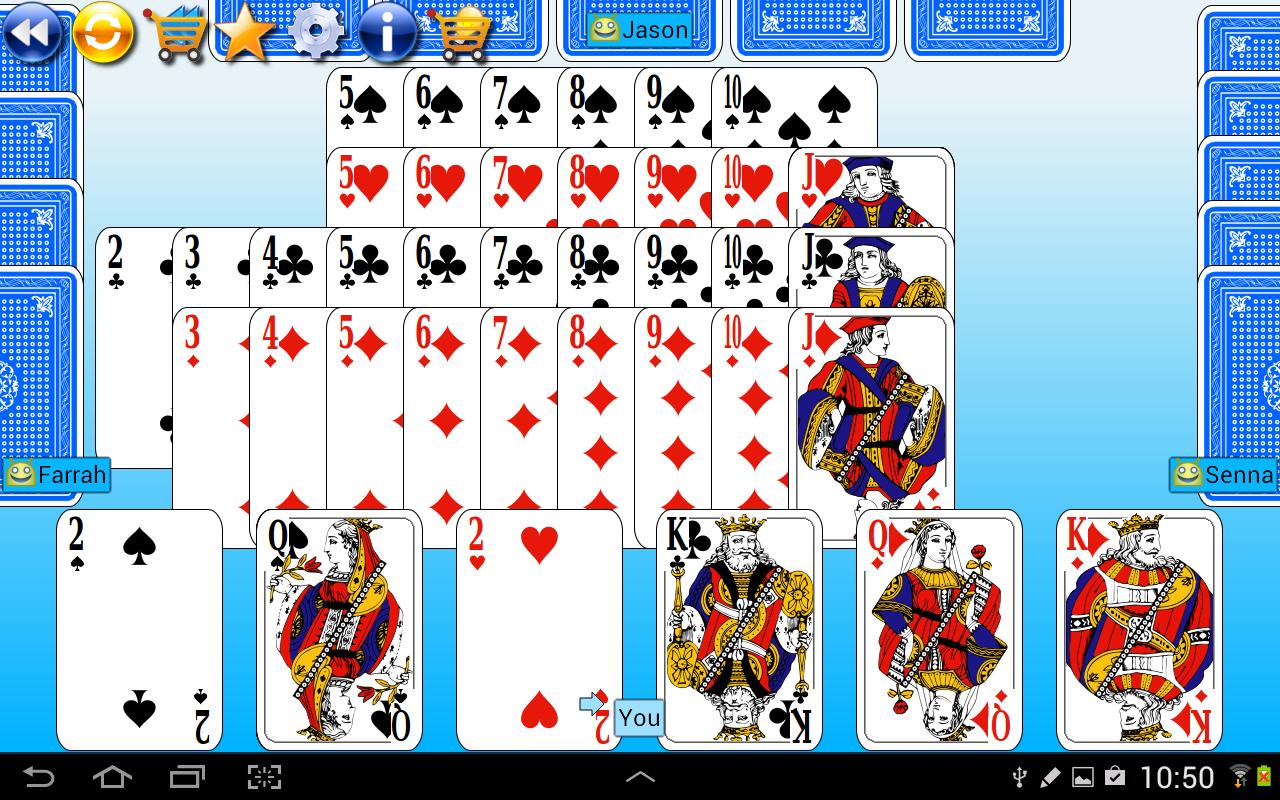Tap the Queen of spades card

click(x=339, y=630)
